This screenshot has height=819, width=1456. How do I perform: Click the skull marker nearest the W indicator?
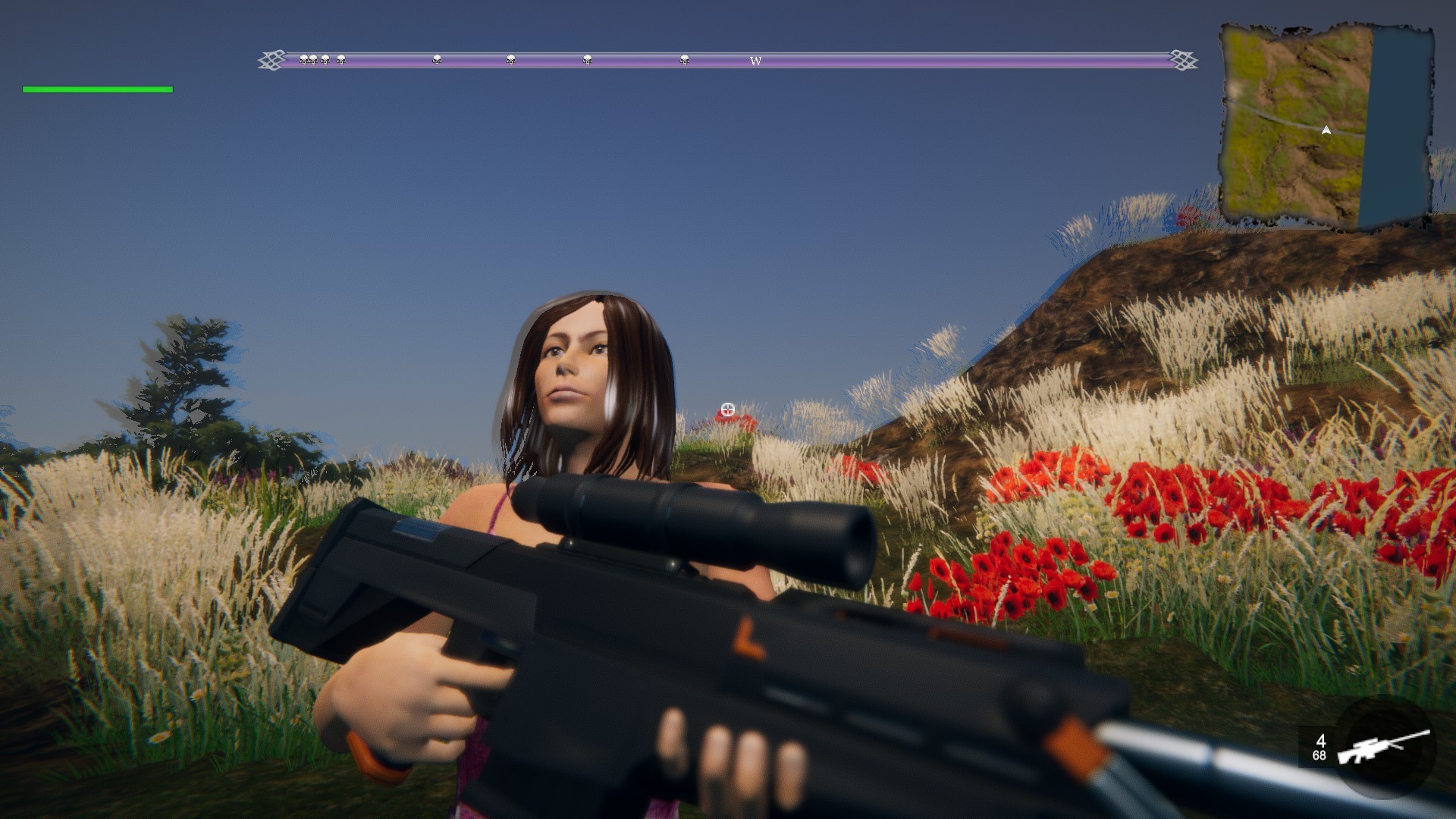click(x=685, y=60)
